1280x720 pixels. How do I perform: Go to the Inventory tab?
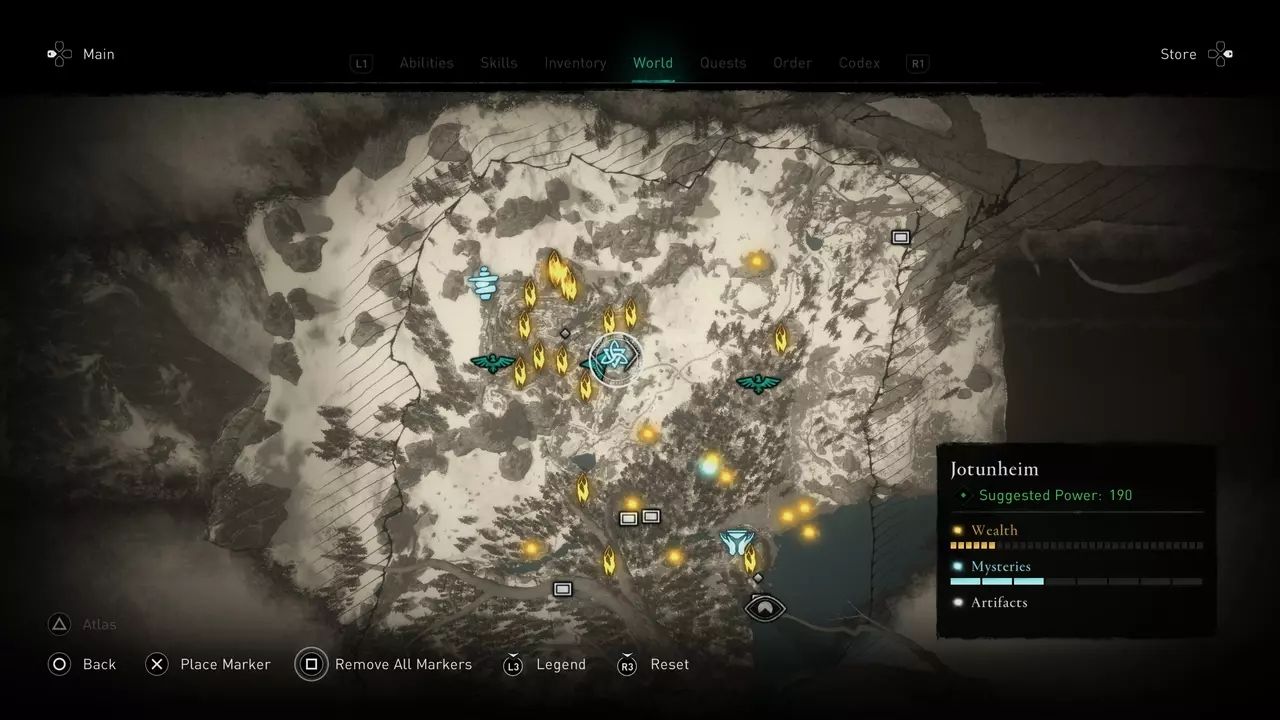click(575, 63)
